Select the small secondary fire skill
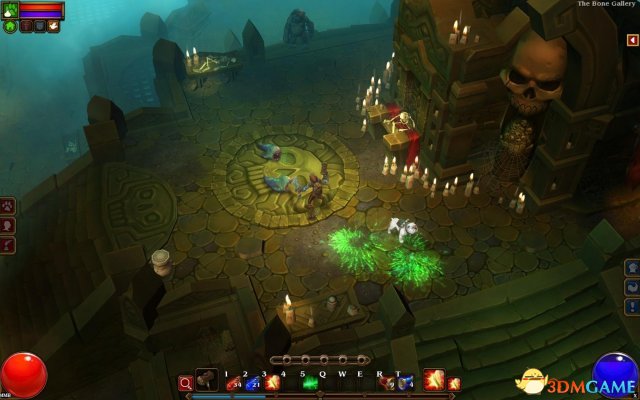This screenshot has height=400, width=640. pyautogui.click(x=455, y=383)
